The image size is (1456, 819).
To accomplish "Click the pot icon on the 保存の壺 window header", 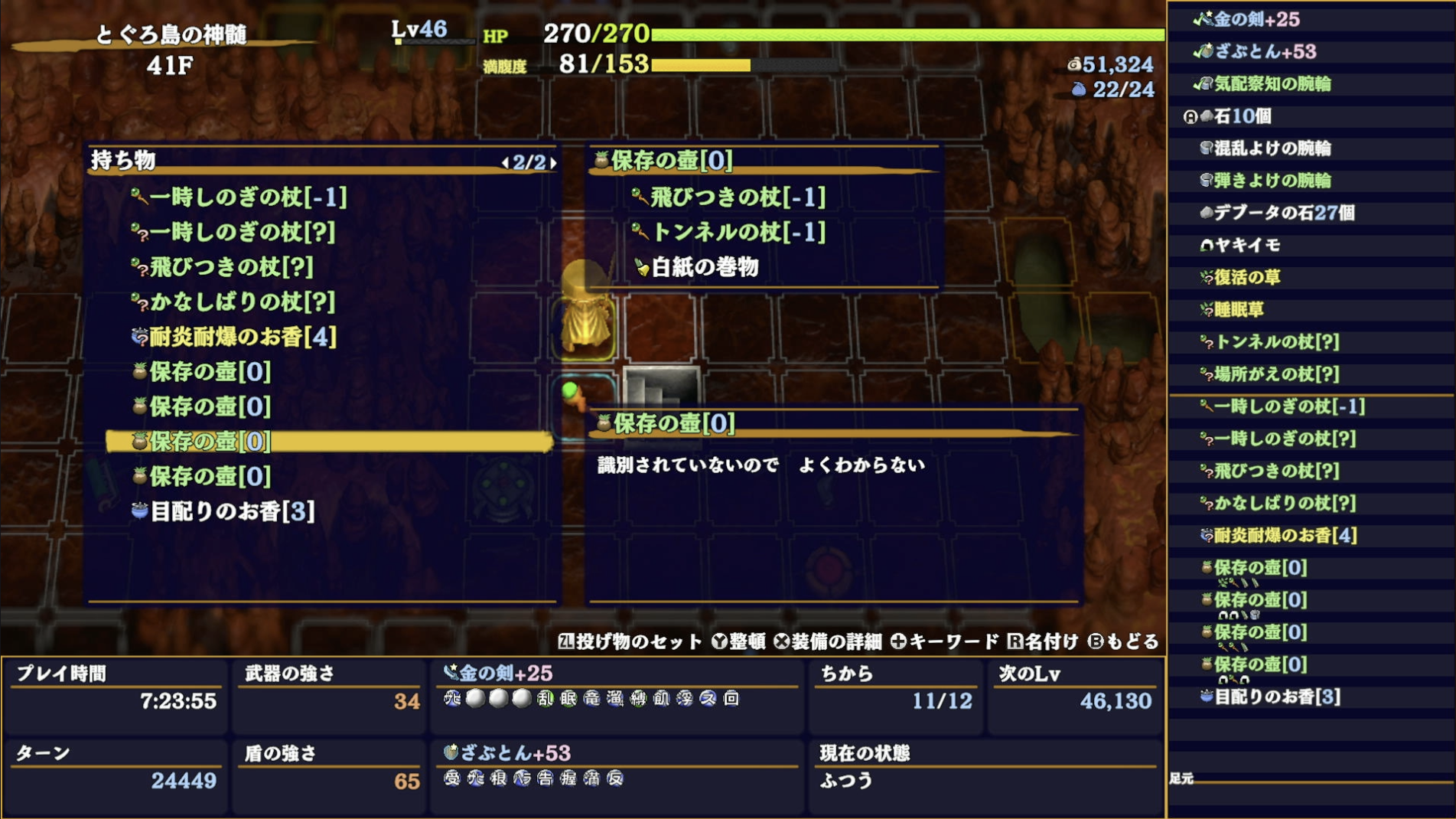I will pyautogui.click(x=601, y=161).
